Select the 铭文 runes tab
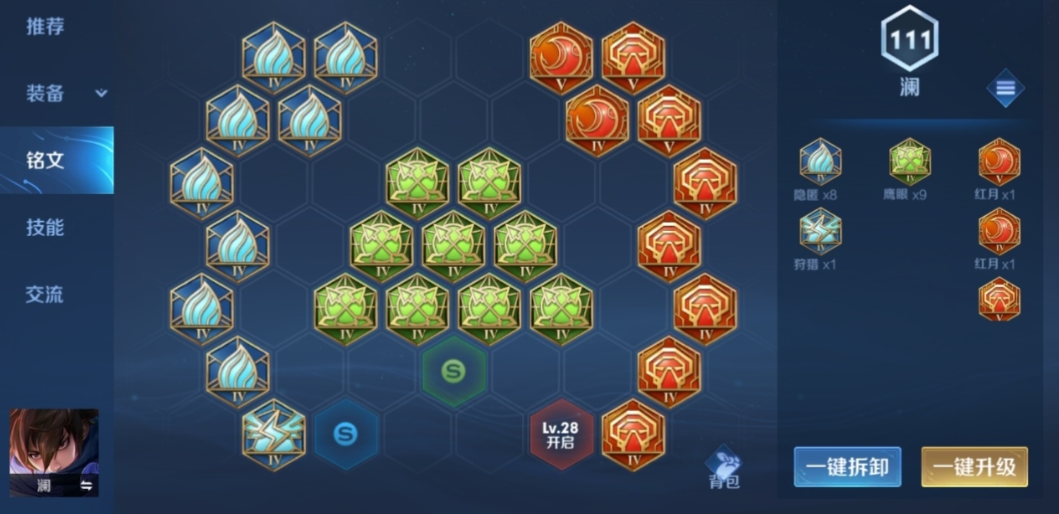Screen dimensions: 1059x514 46,160
